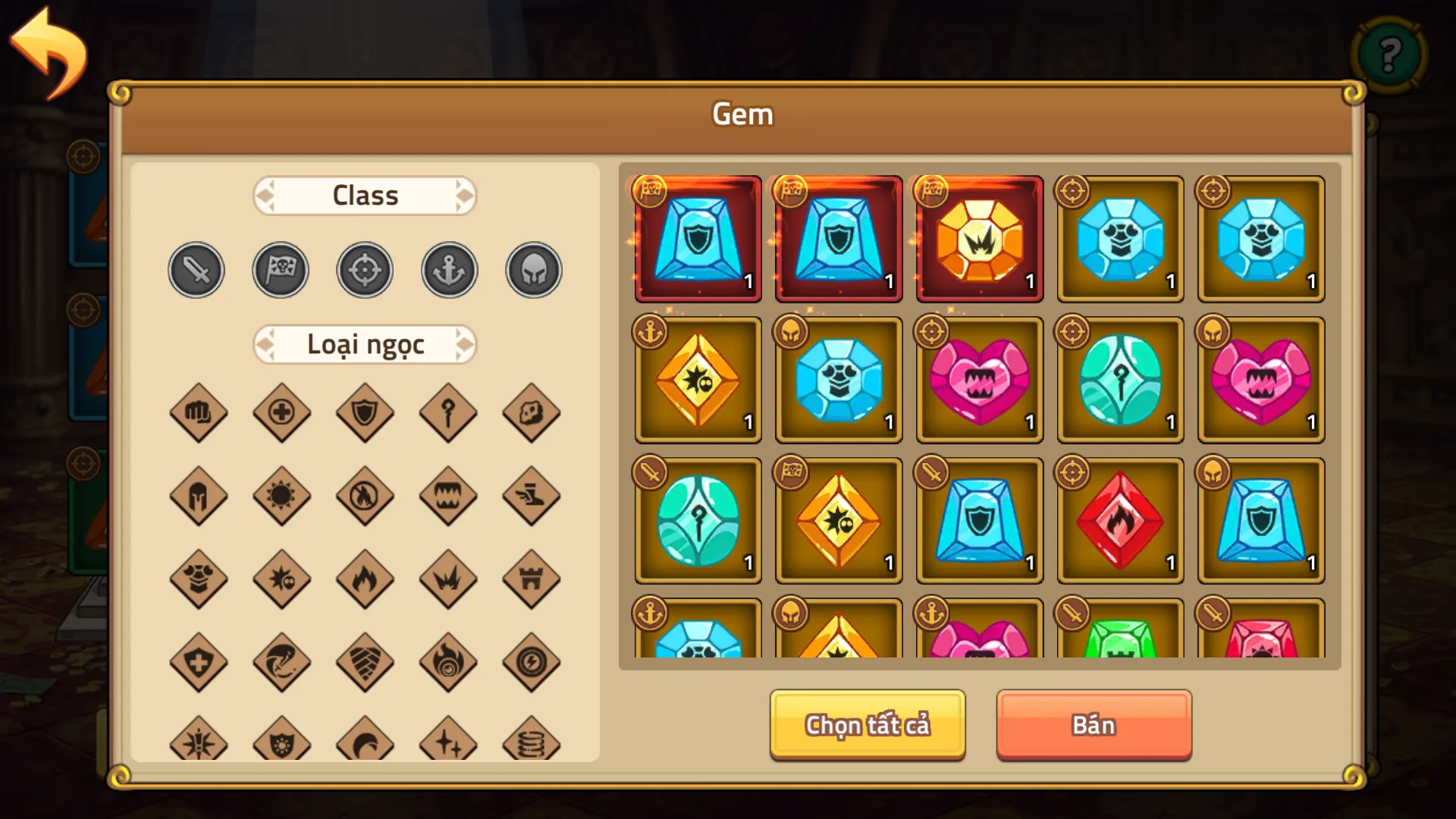Select the helmet class filter icon

[533, 269]
